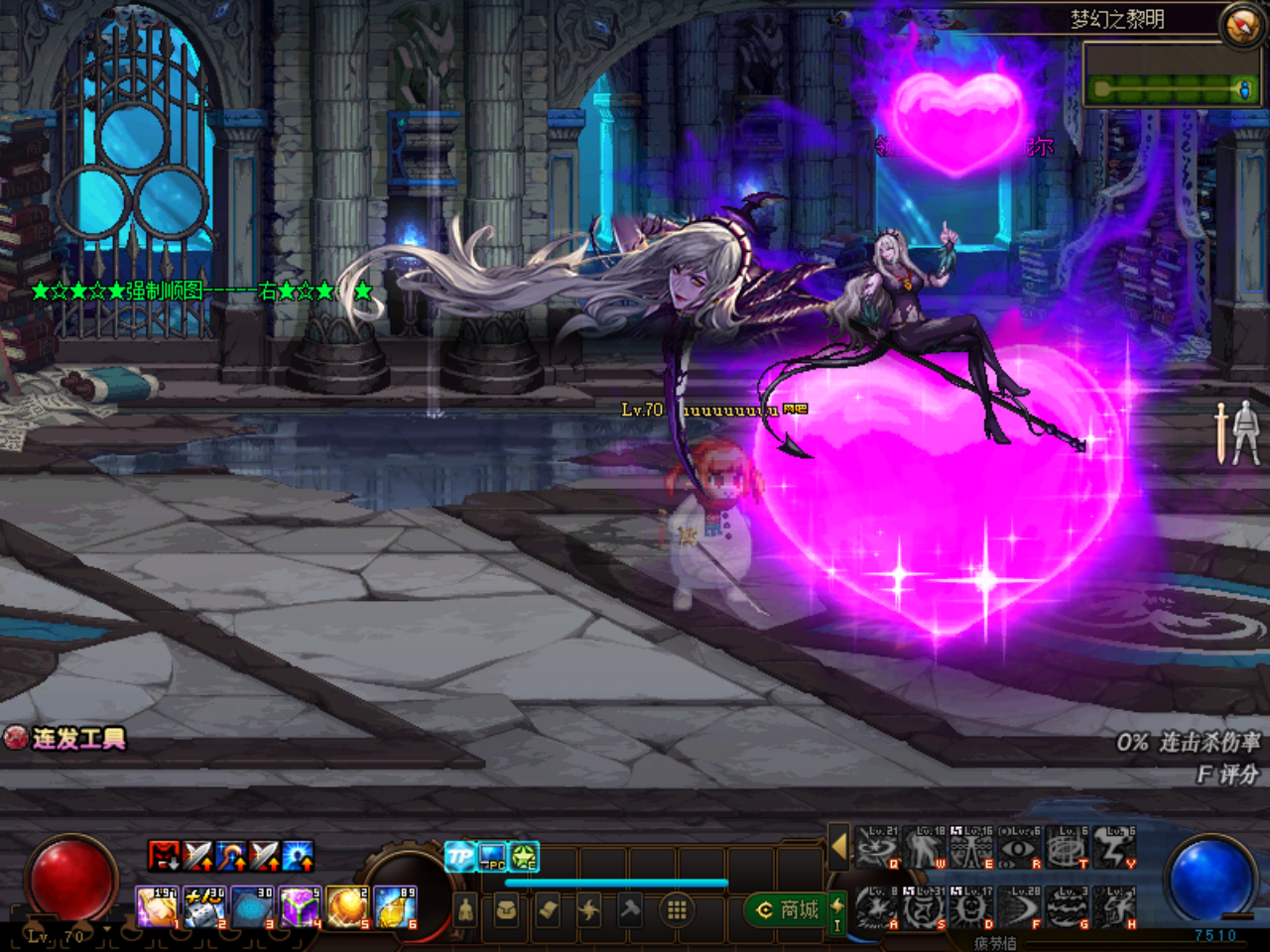The image size is (1270, 952).
Task: Click the blue TP icon
Action: pyautogui.click(x=459, y=856)
